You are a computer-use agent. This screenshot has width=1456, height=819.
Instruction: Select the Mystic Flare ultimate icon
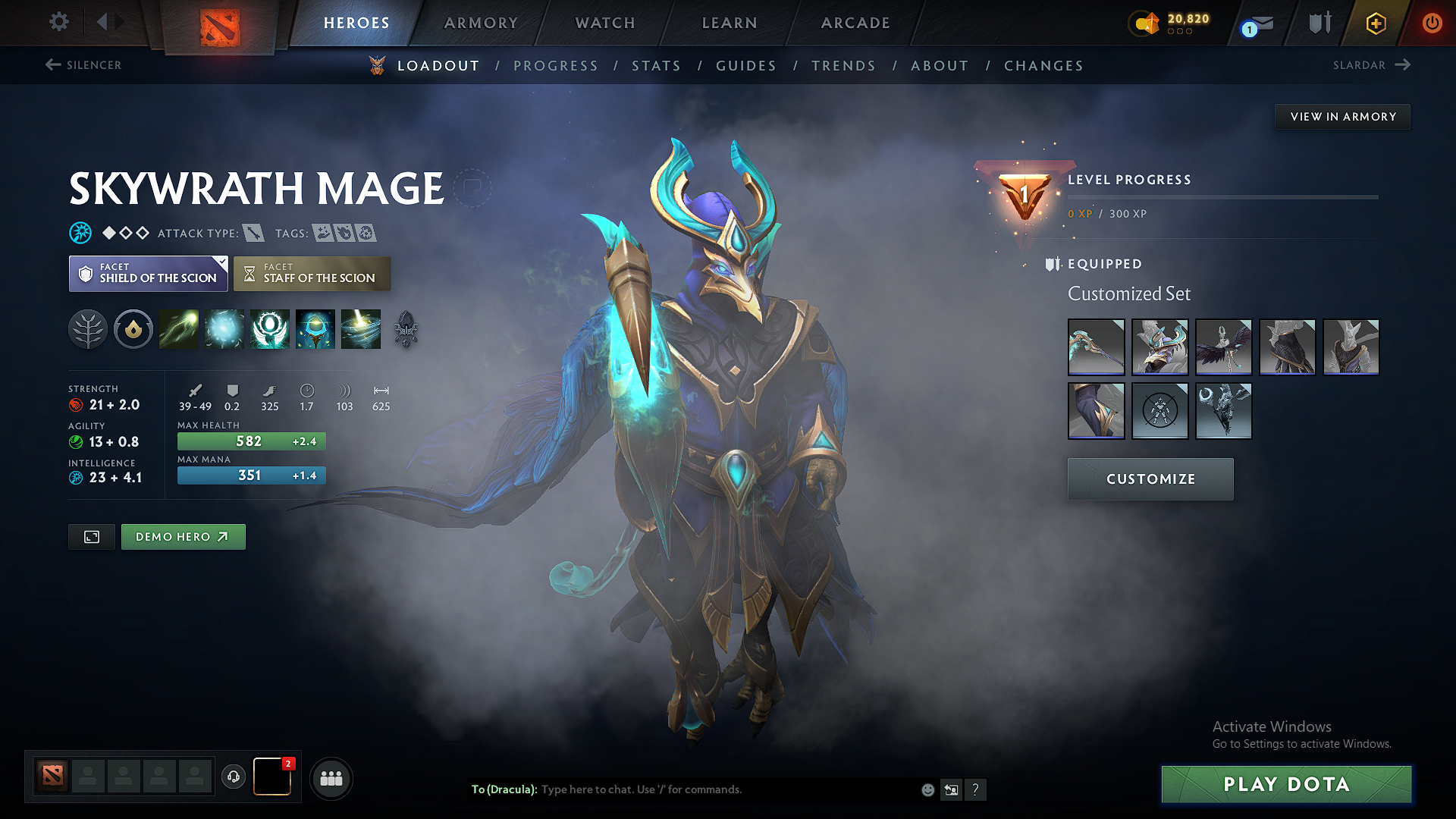pyautogui.click(x=362, y=329)
